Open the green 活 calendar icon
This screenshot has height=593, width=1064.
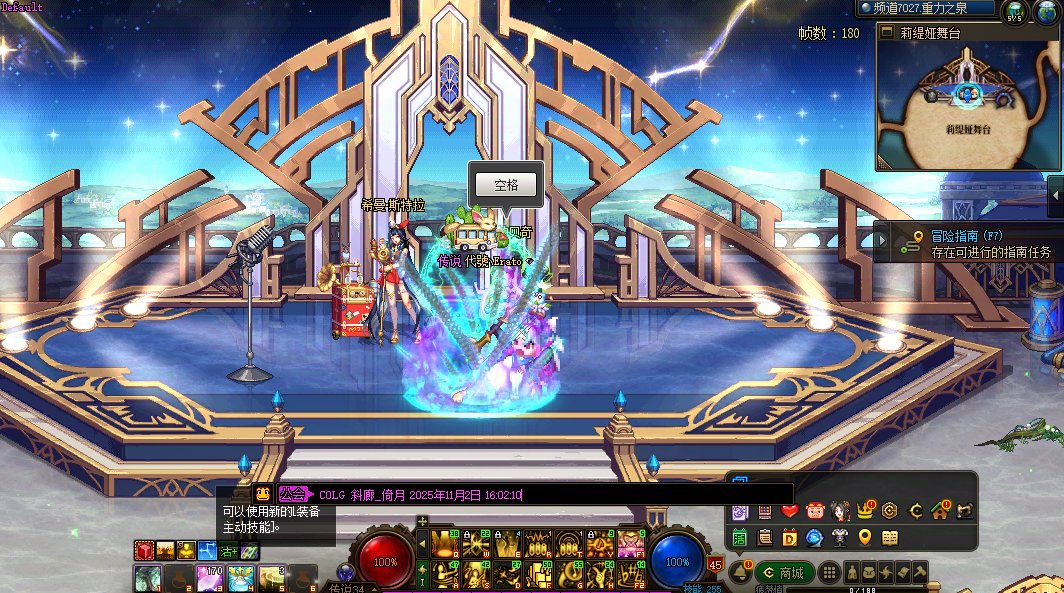point(740,537)
